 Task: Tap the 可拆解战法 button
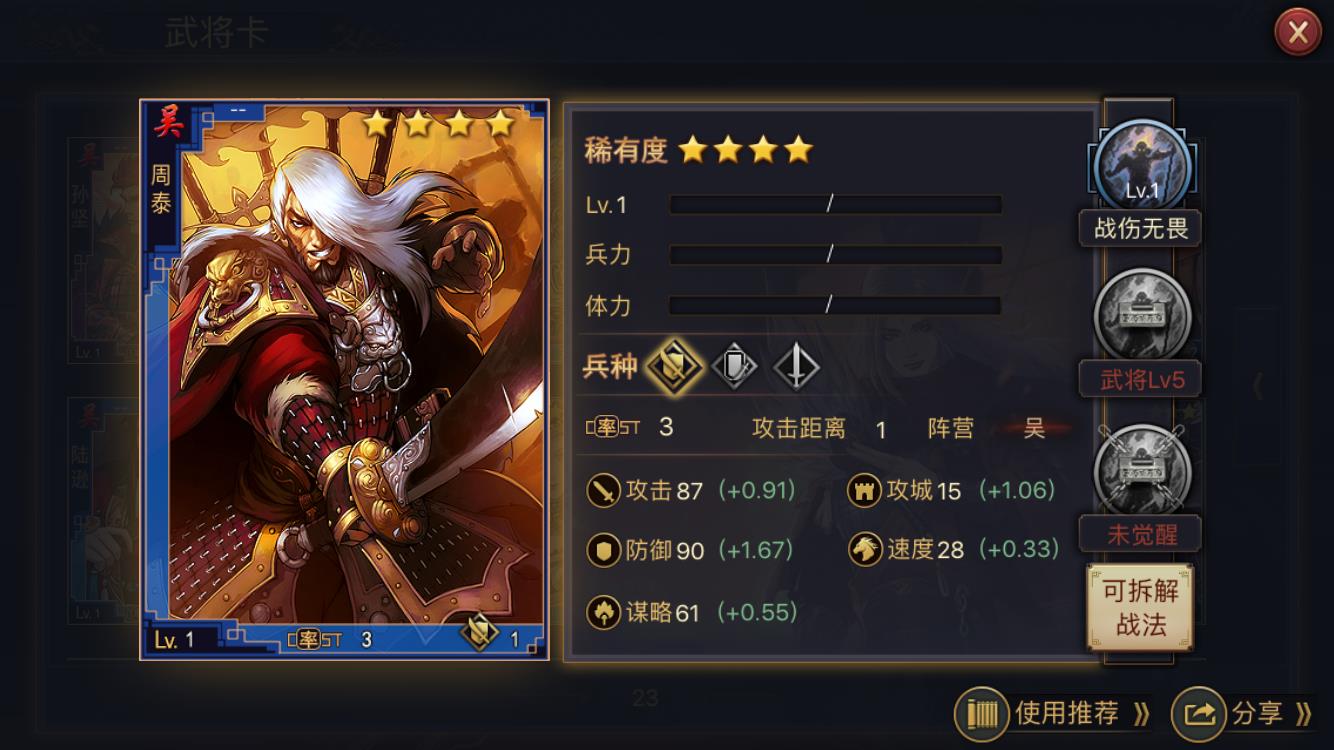[x=1140, y=608]
